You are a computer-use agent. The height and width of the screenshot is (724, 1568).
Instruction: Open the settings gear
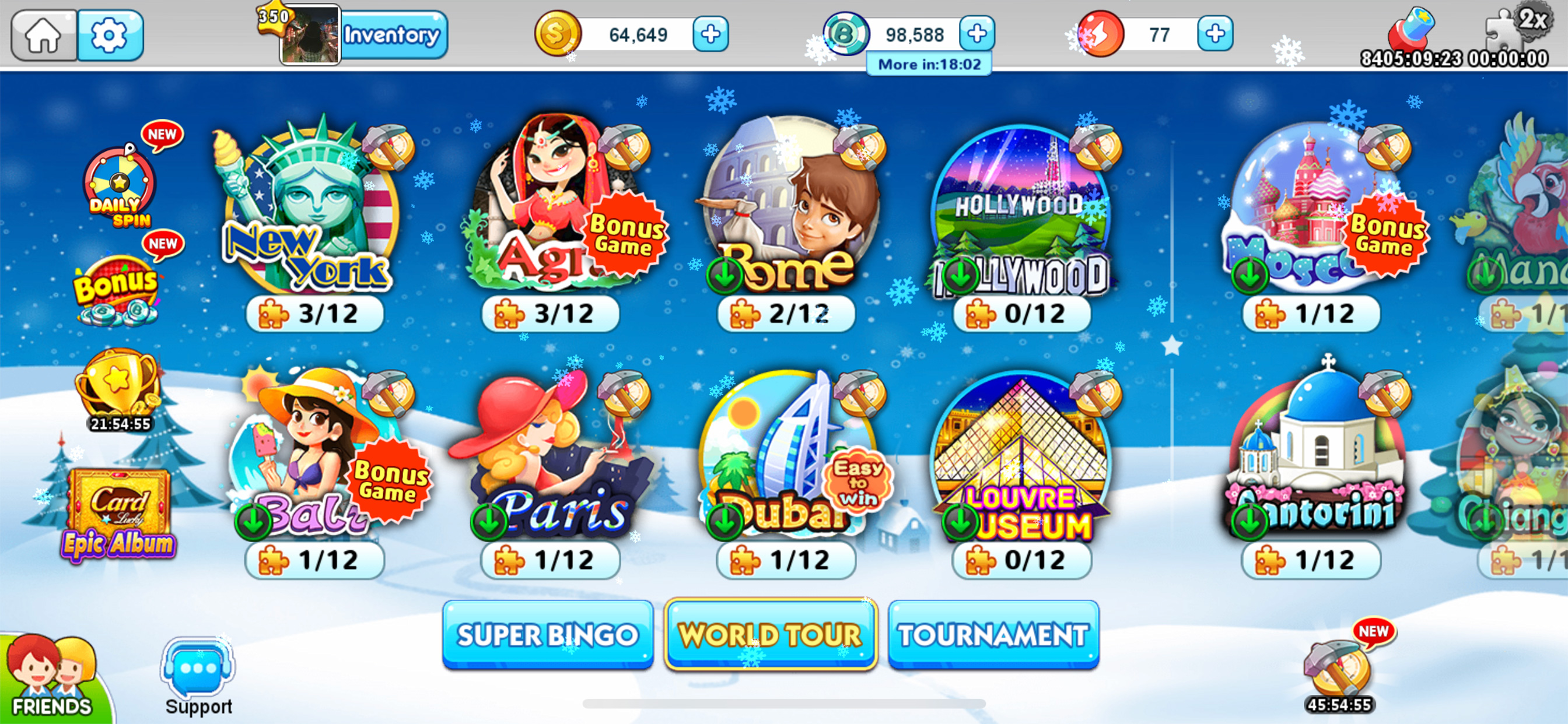(x=110, y=34)
